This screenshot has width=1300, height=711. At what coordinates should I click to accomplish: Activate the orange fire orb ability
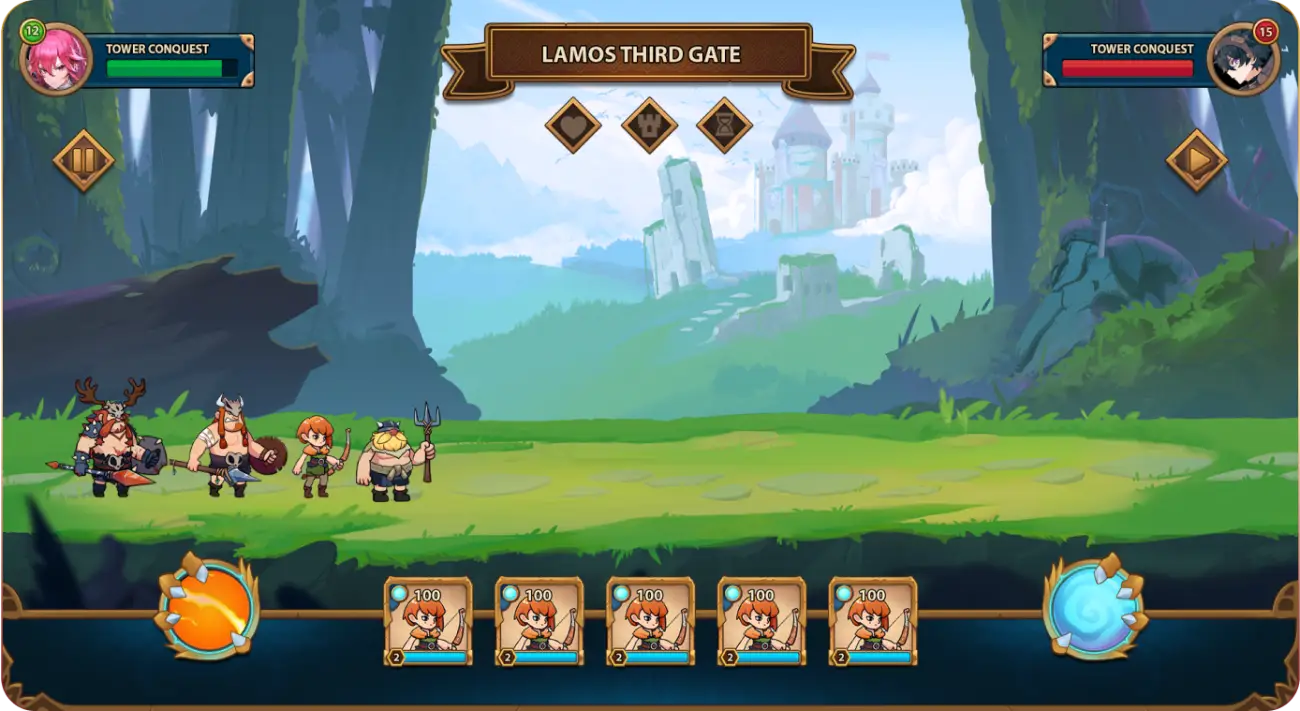209,607
